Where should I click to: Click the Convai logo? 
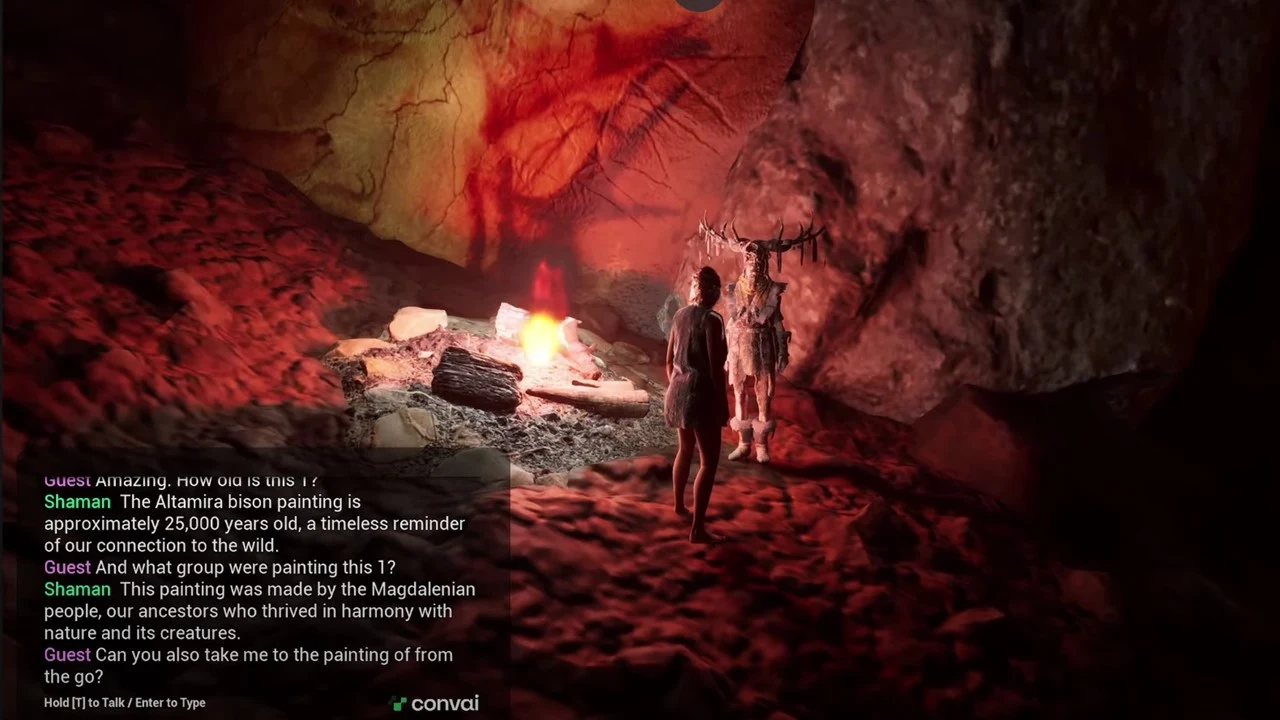click(x=435, y=703)
